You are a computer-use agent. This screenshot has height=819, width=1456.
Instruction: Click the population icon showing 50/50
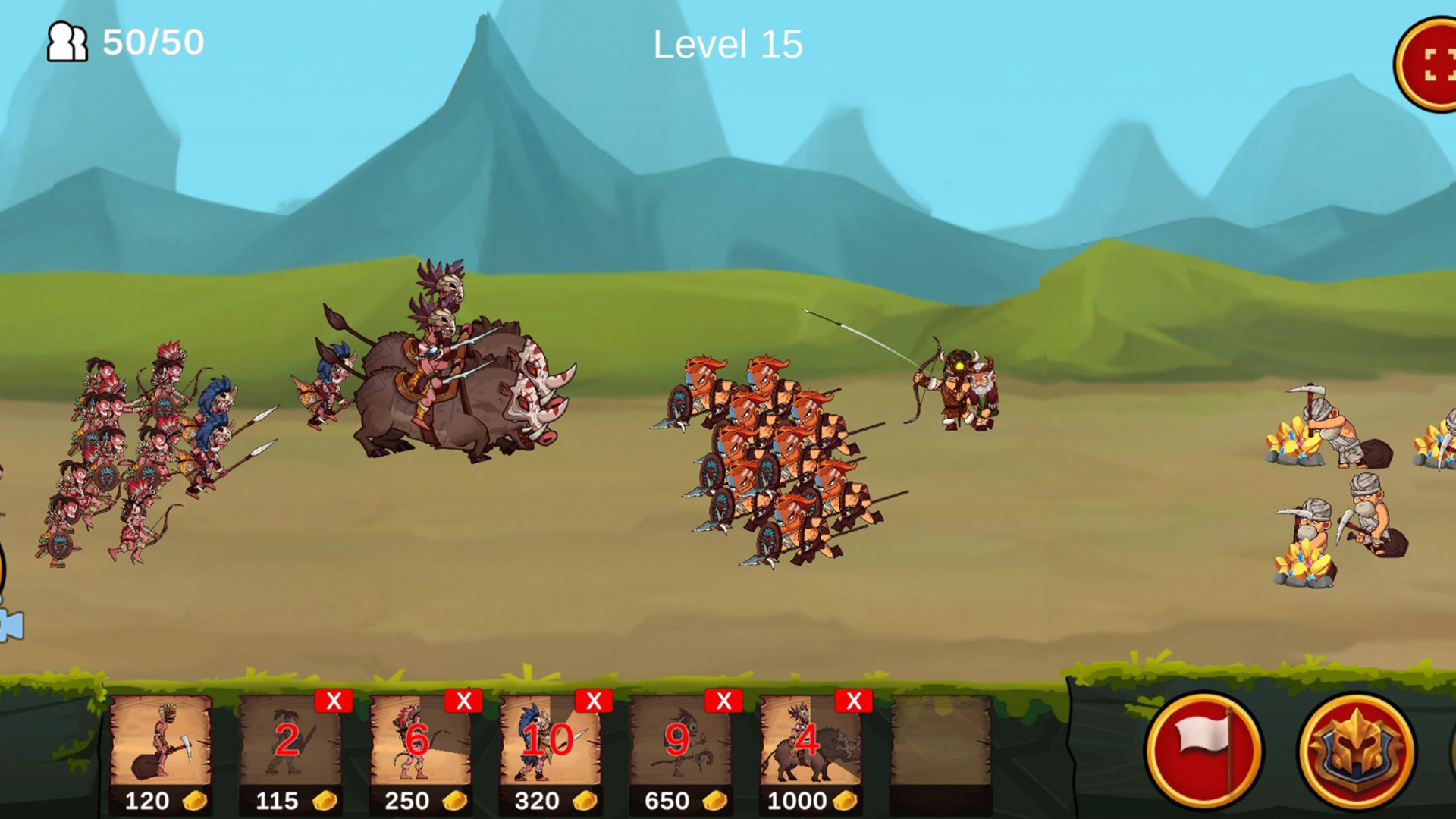[x=67, y=43]
